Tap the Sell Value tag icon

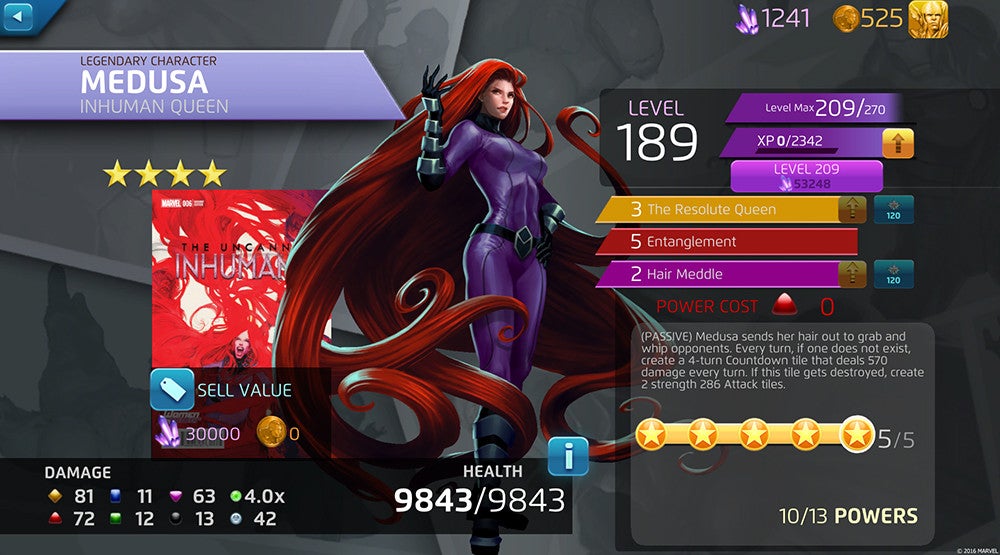click(x=172, y=390)
